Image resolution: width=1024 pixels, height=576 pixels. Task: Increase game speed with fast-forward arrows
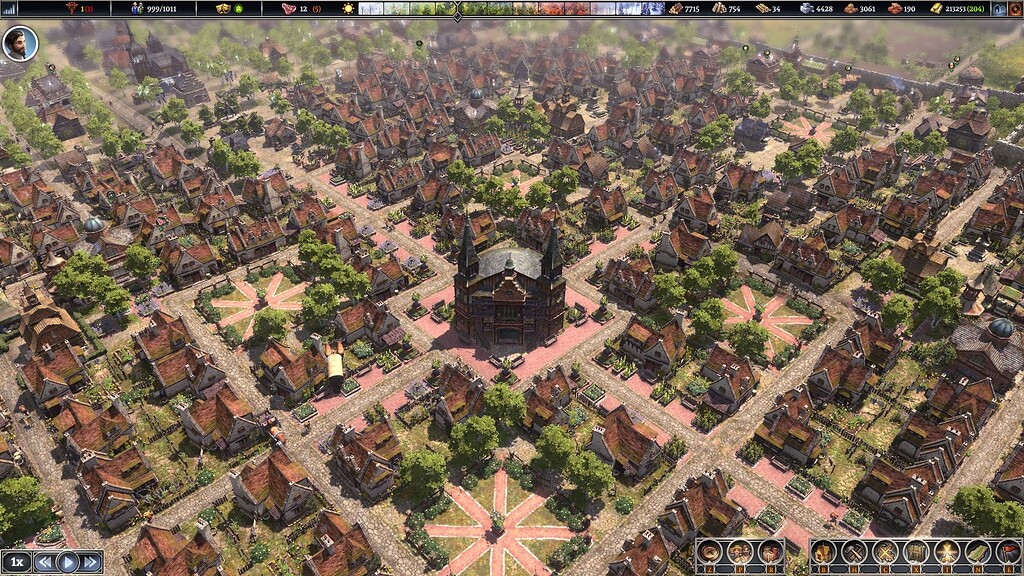[91, 562]
